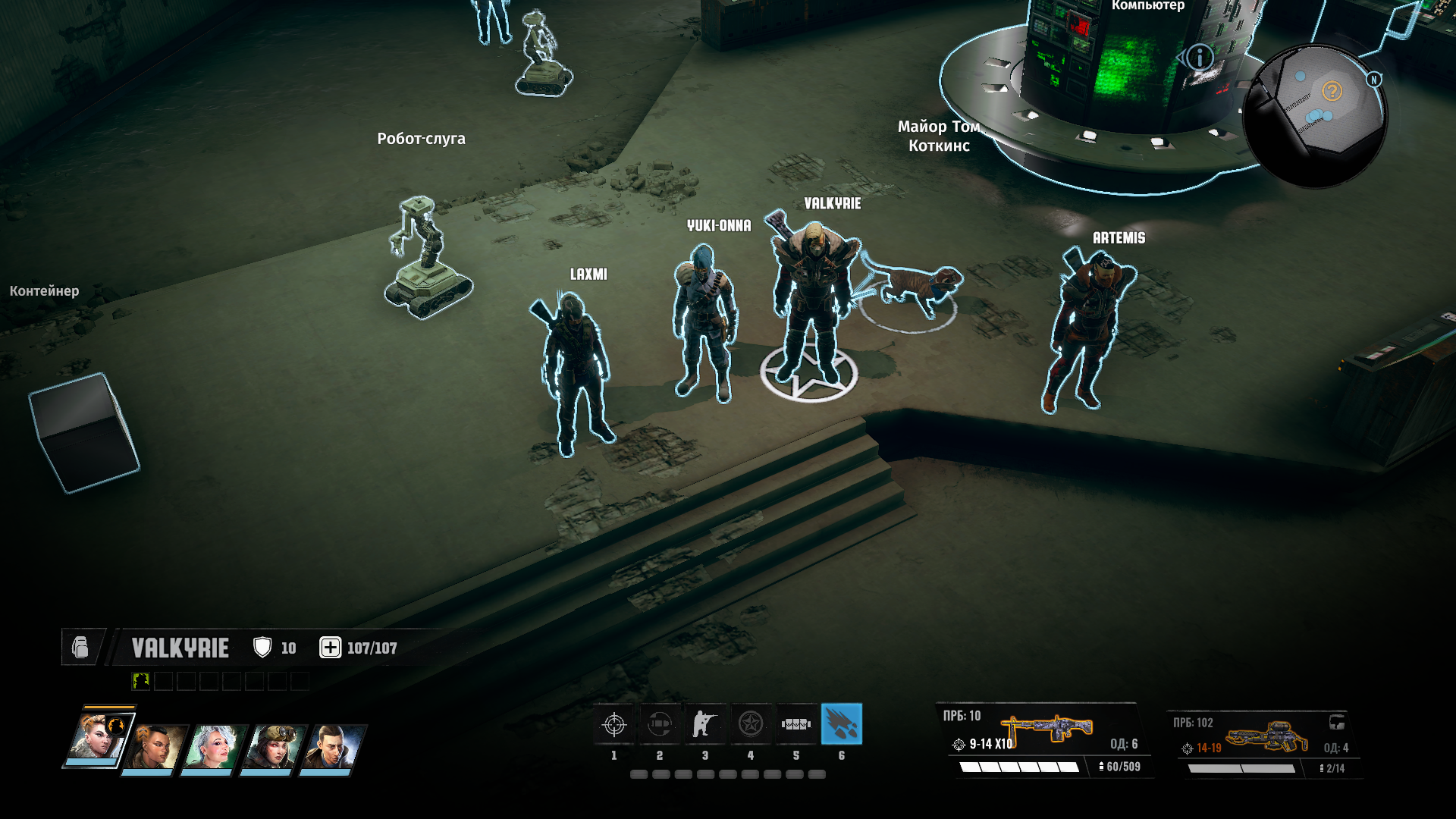The image size is (1456, 819).
Task: Activate the star emblem ability
Action: pyautogui.click(x=751, y=725)
